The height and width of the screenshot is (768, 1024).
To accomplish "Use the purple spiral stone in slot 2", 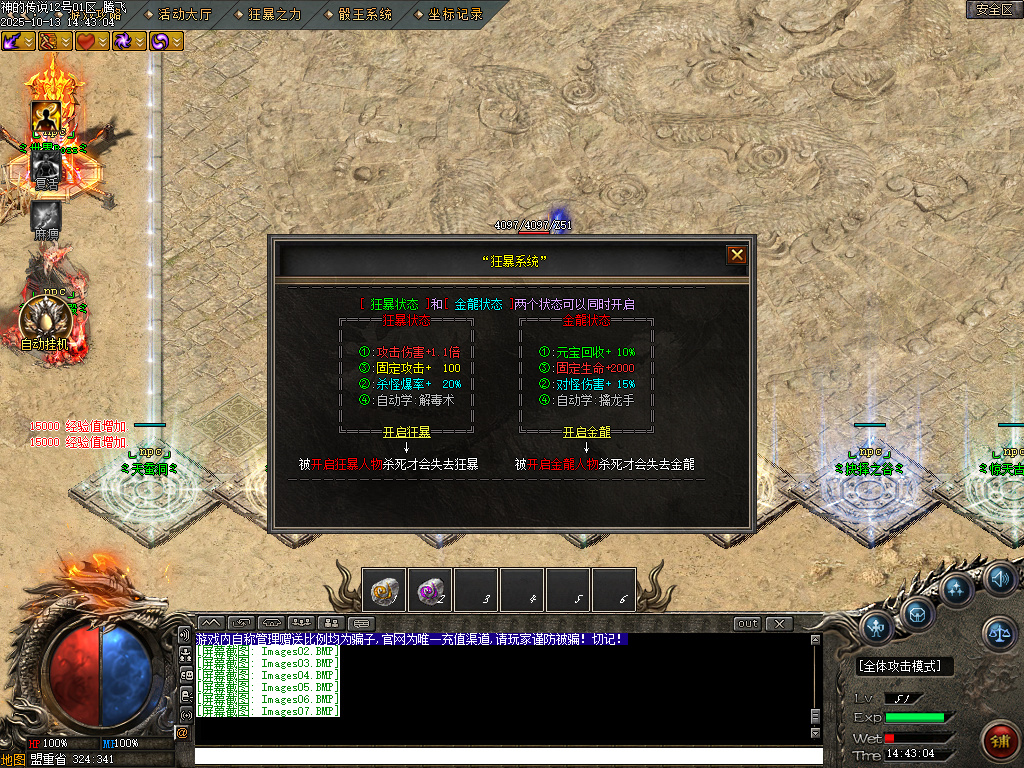I will click(x=430, y=590).
